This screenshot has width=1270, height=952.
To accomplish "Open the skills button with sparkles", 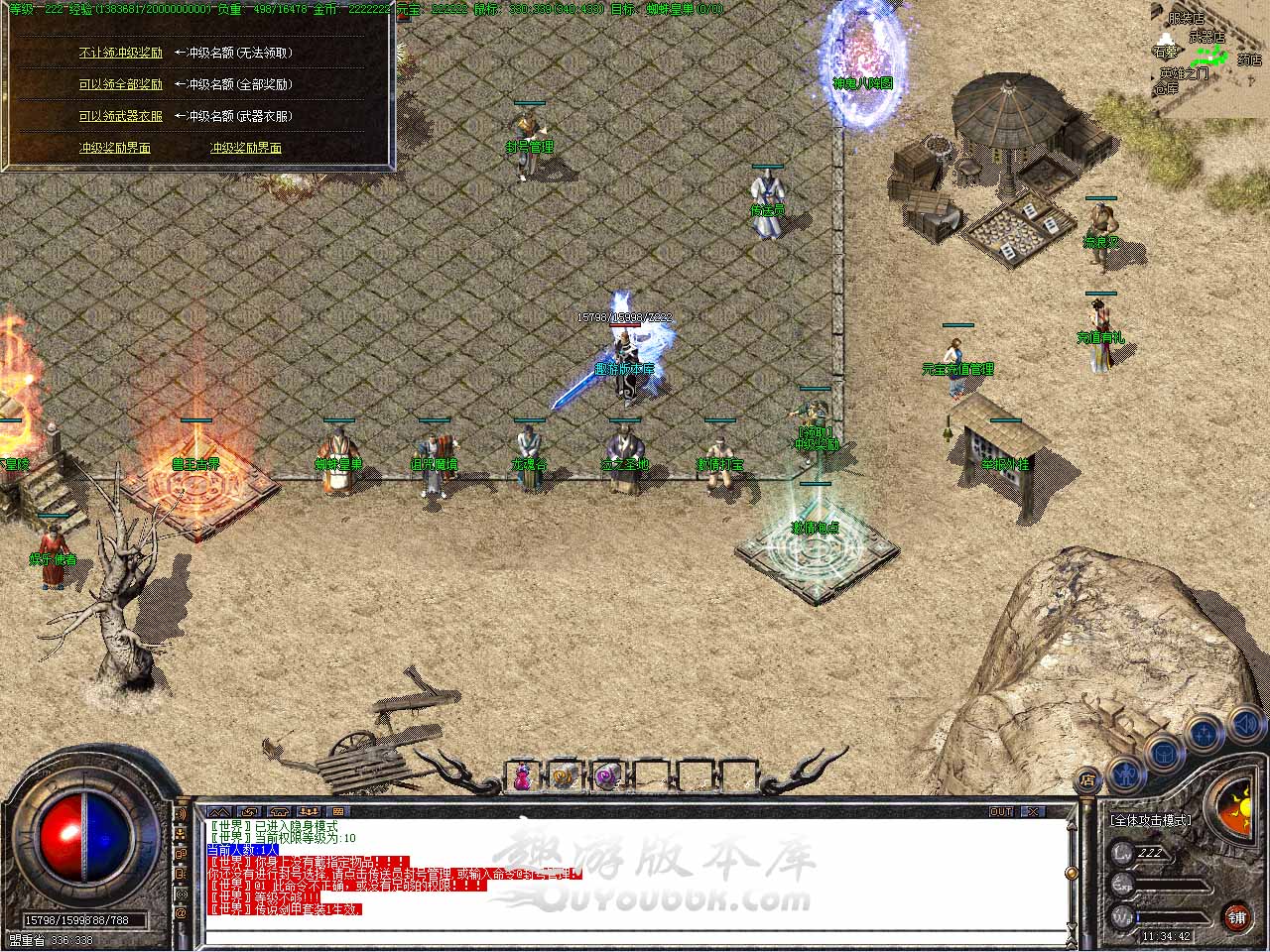I will pos(1204,733).
